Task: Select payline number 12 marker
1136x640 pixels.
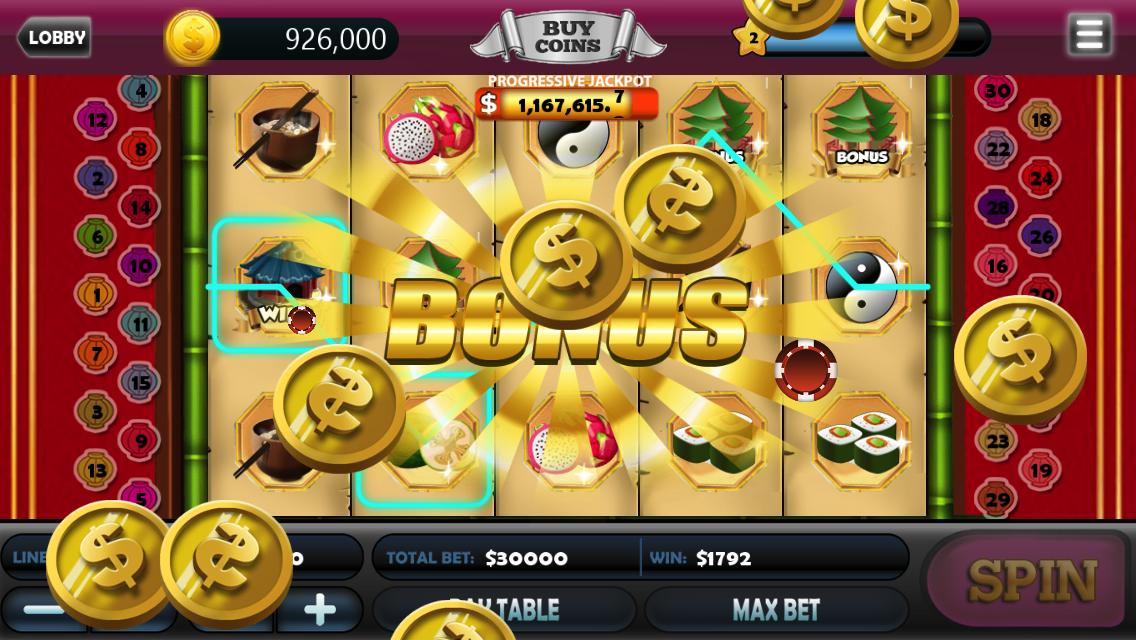Action: [96, 120]
